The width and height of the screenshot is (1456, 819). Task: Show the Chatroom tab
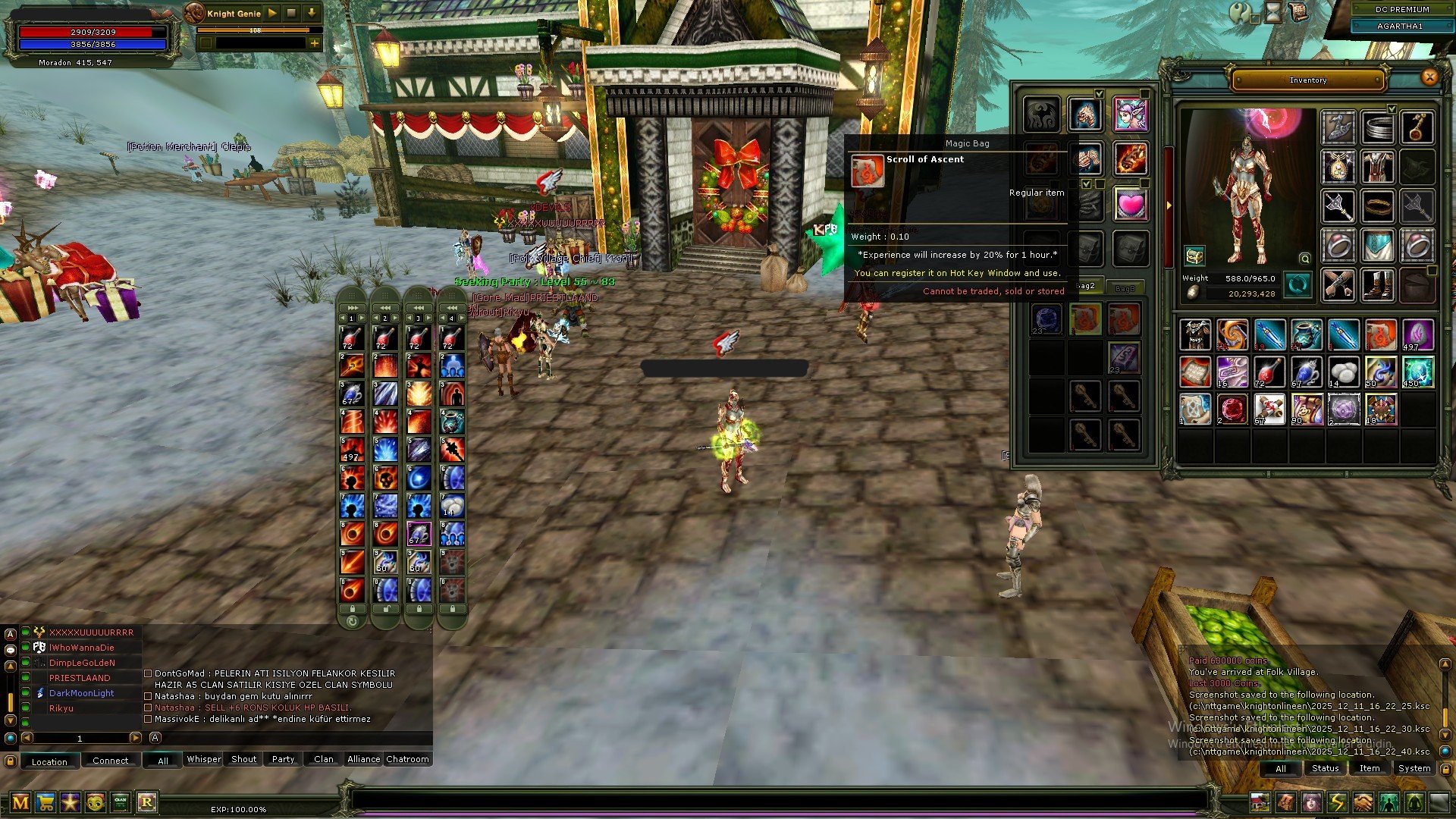click(407, 759)
